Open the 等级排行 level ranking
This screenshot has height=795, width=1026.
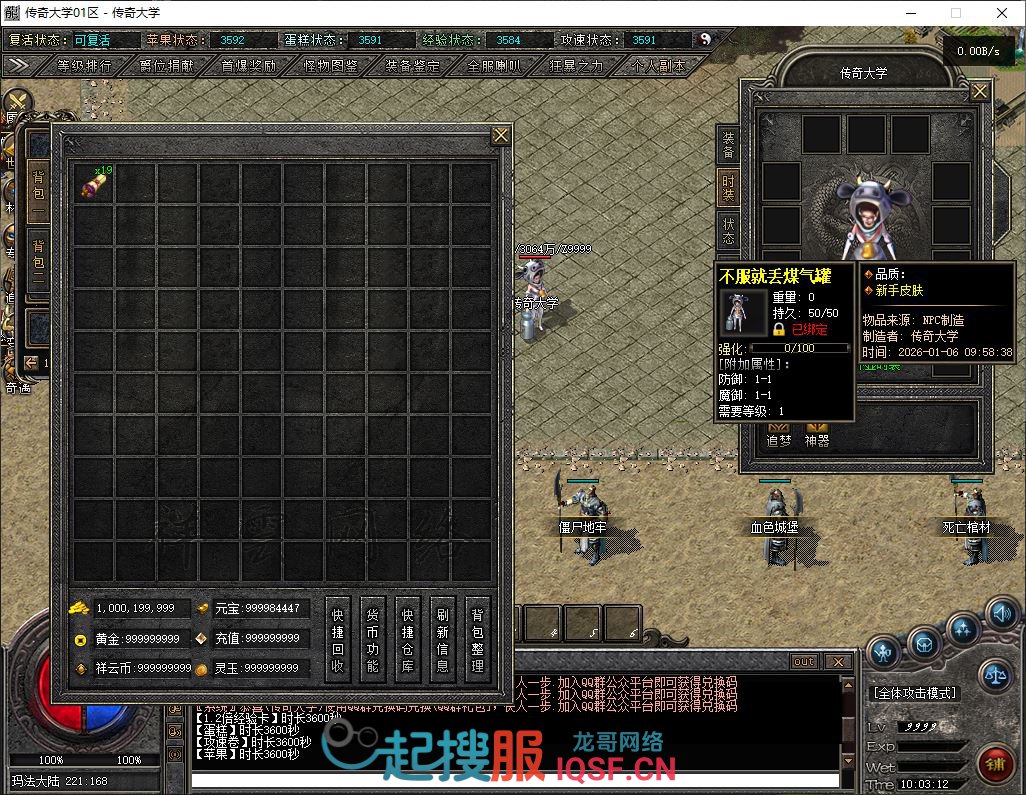[84, 66]
